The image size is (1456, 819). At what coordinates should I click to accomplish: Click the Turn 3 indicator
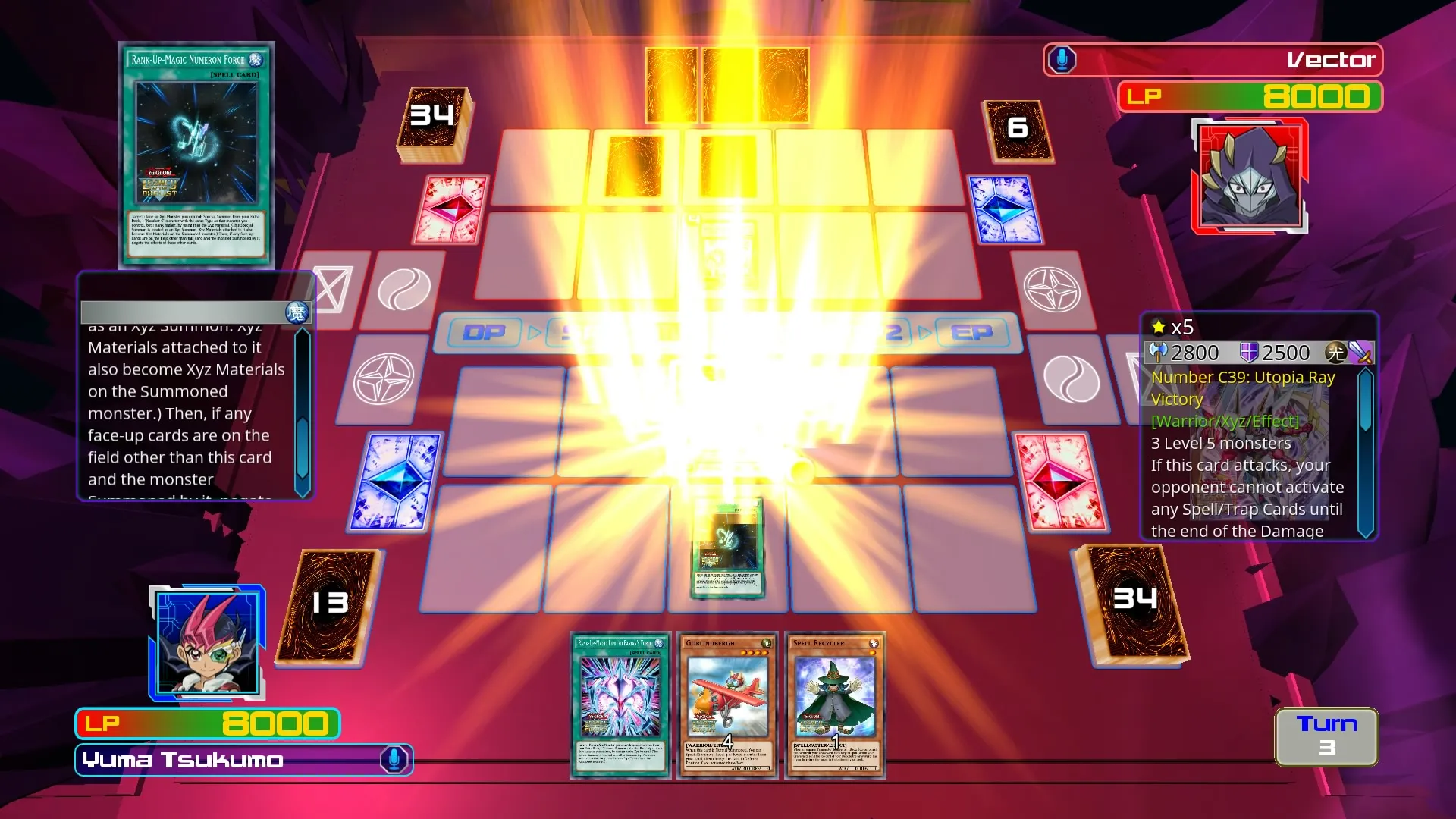point(1326,736)
